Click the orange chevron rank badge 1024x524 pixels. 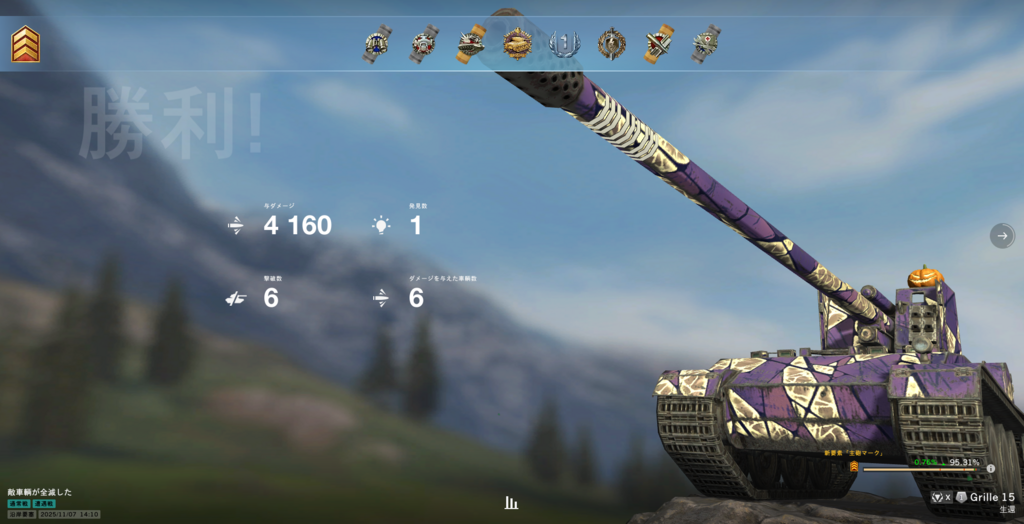pos(25,44)
